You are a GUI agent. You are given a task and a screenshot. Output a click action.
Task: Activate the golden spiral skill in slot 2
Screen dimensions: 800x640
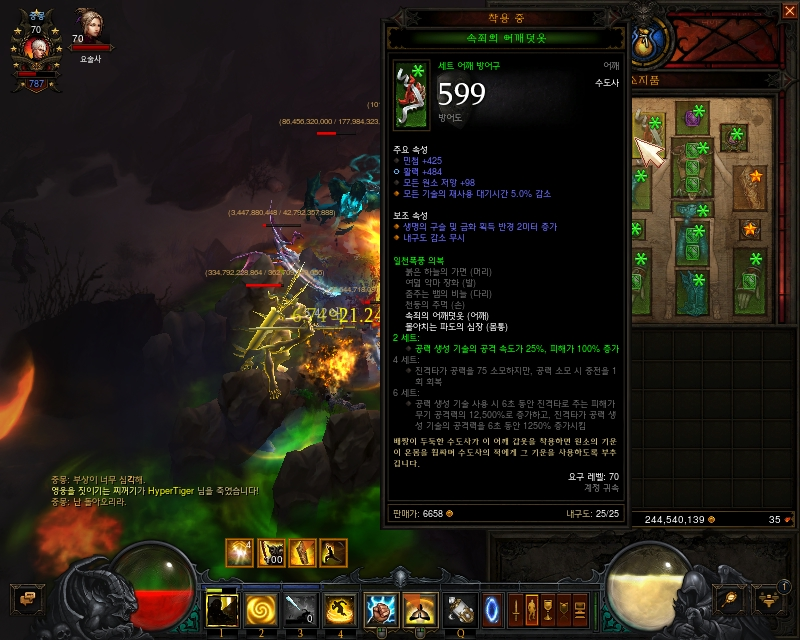[260, 608]
